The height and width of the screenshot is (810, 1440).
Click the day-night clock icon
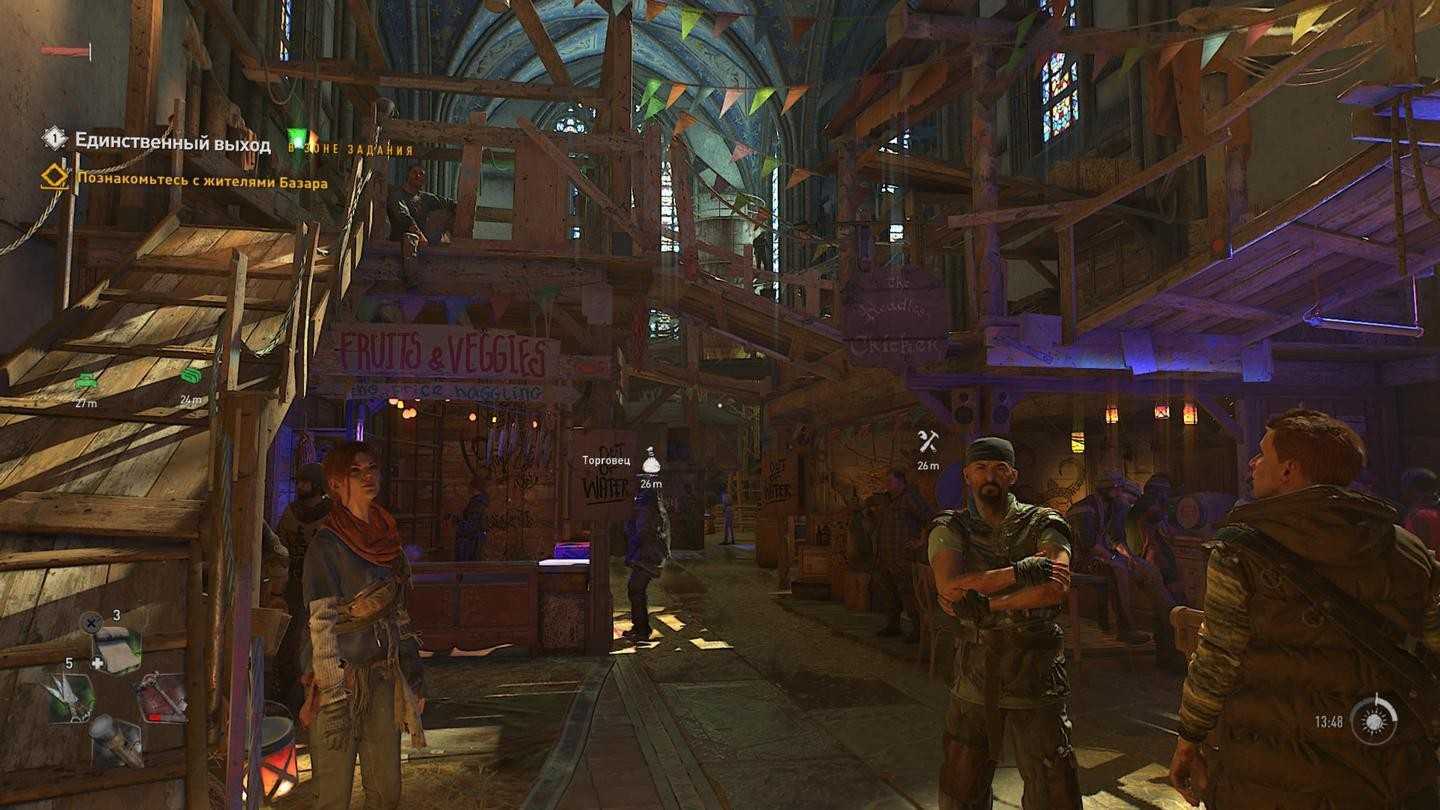click(1373, 720)
